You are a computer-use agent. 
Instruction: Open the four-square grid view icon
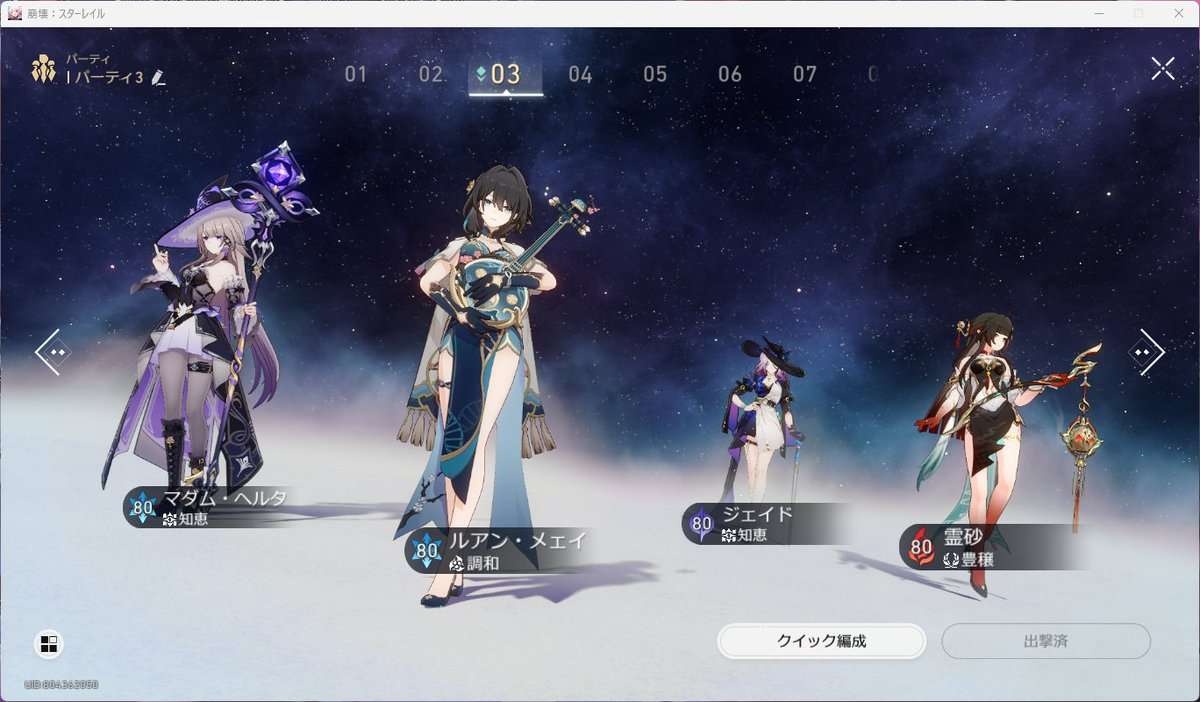pyautogui.click(x=49, y=644)
